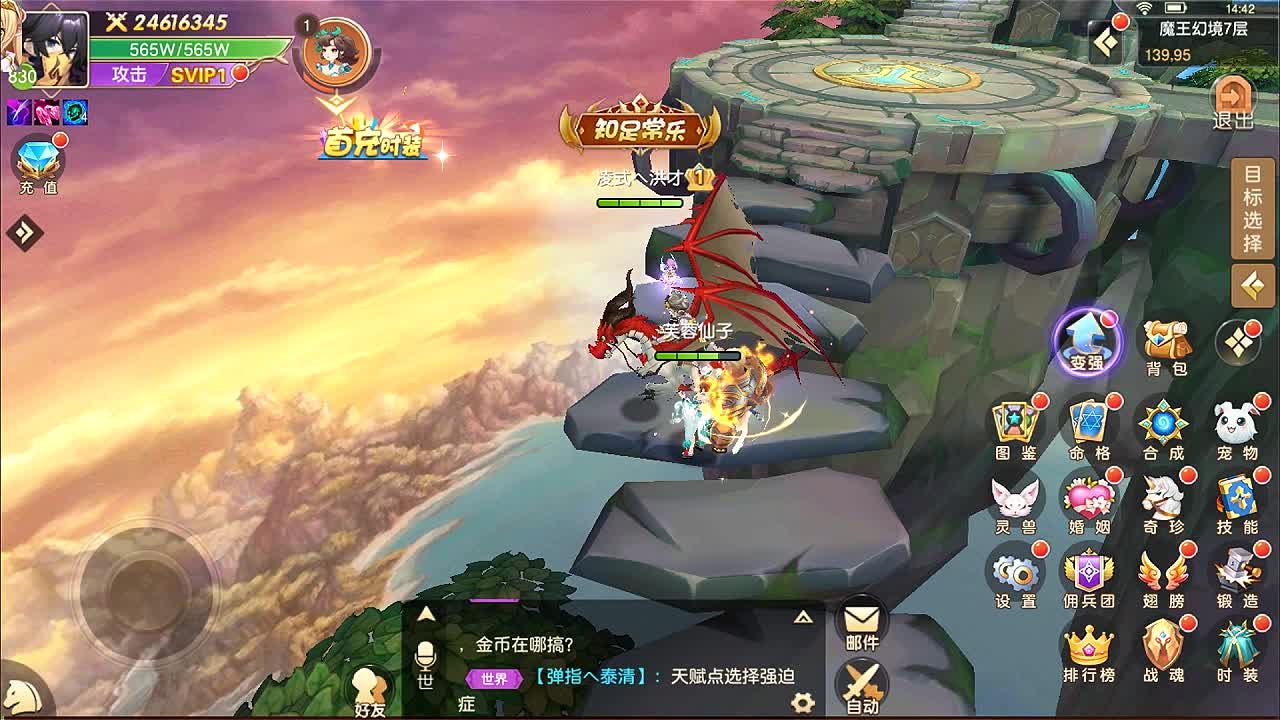Image resolution: width=1280 pixels, height=720 pixels.
Task: Show the 排行榜 leaderboard
Action: (1089, 652)
